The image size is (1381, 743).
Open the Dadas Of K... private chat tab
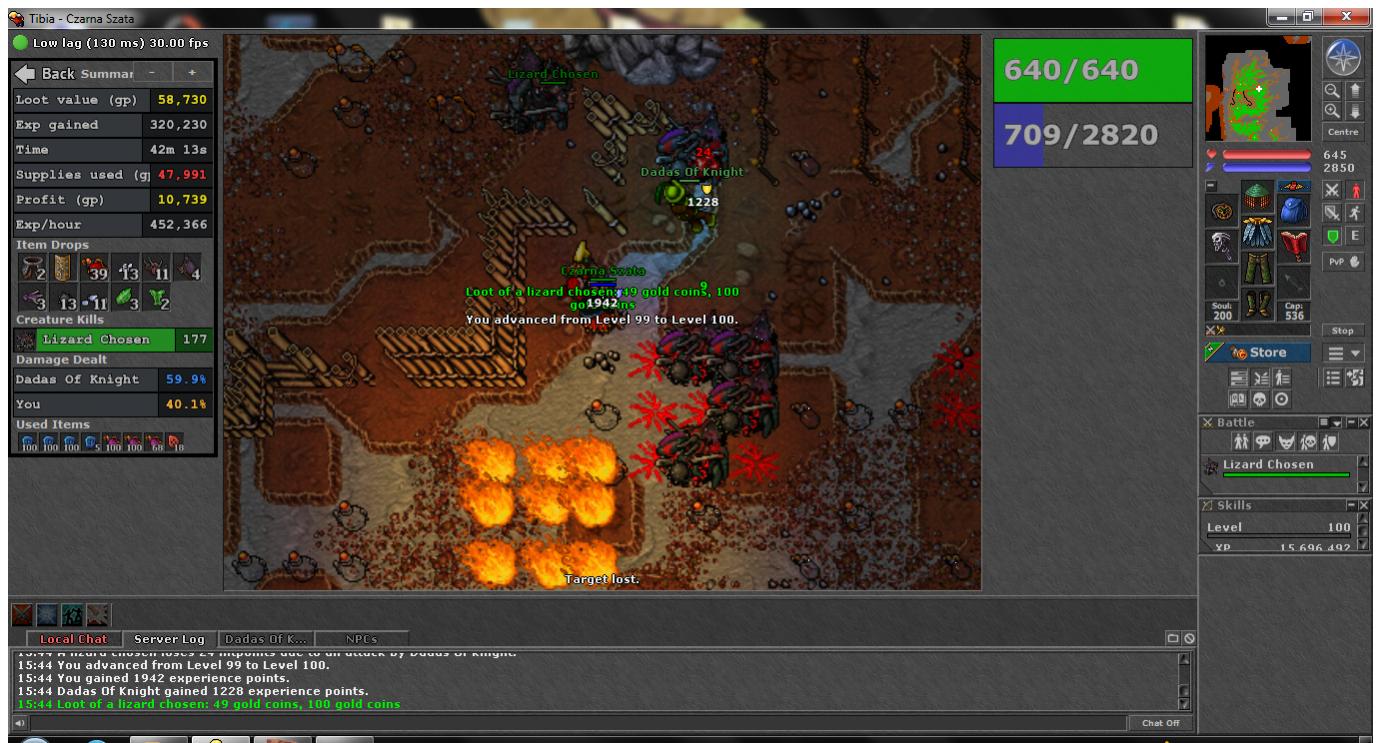265,638
